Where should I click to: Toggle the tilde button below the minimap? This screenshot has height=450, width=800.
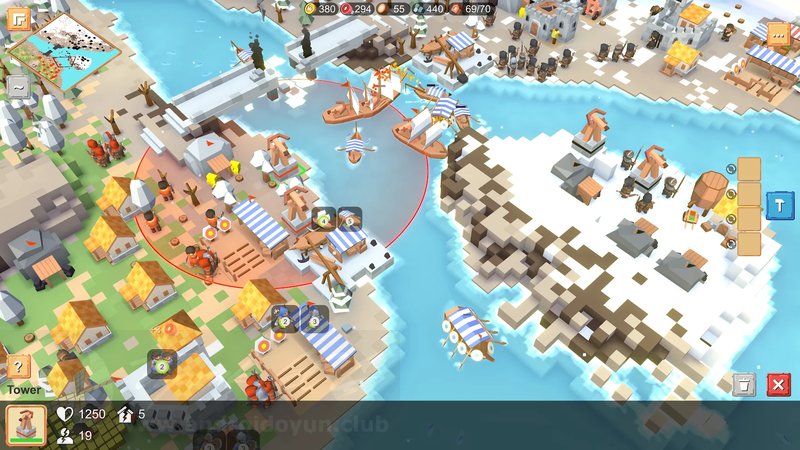tap(18, 86)
